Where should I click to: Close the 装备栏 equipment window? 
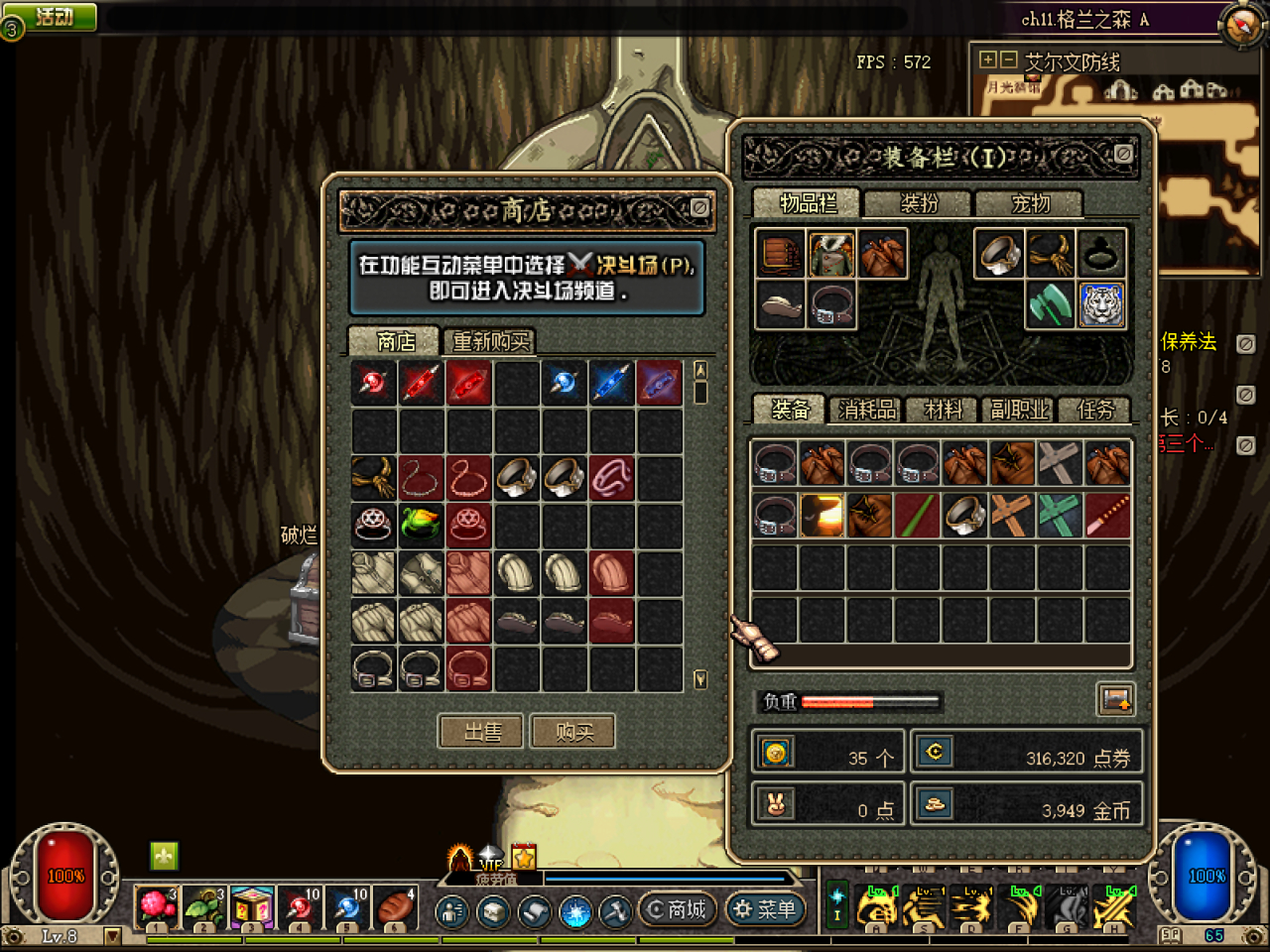tap(1123, 155)
